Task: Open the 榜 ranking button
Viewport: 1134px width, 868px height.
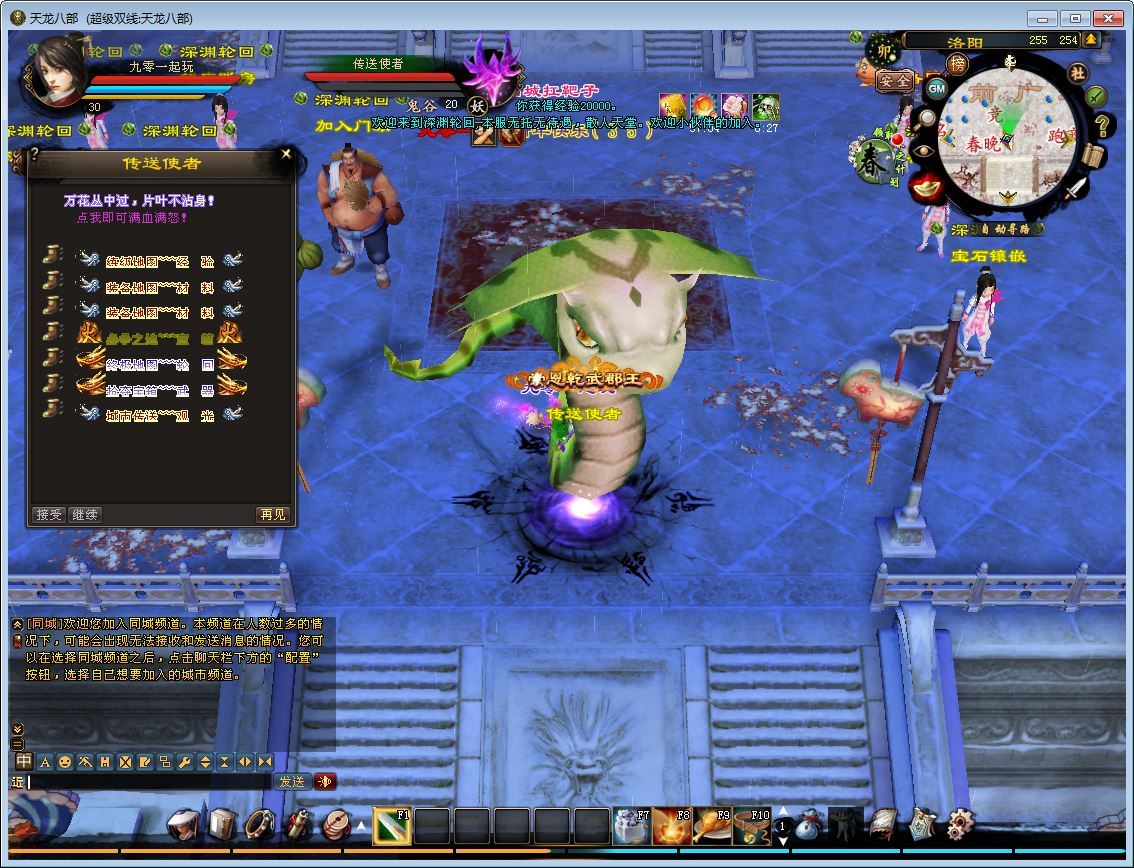Action: click(x=957, y=64)
